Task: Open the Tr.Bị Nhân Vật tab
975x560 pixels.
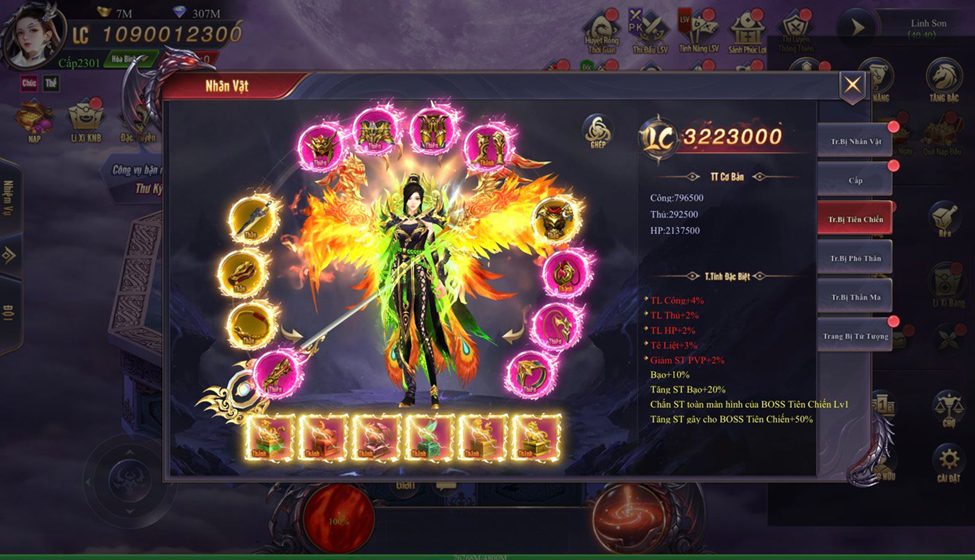Action: 854,142
